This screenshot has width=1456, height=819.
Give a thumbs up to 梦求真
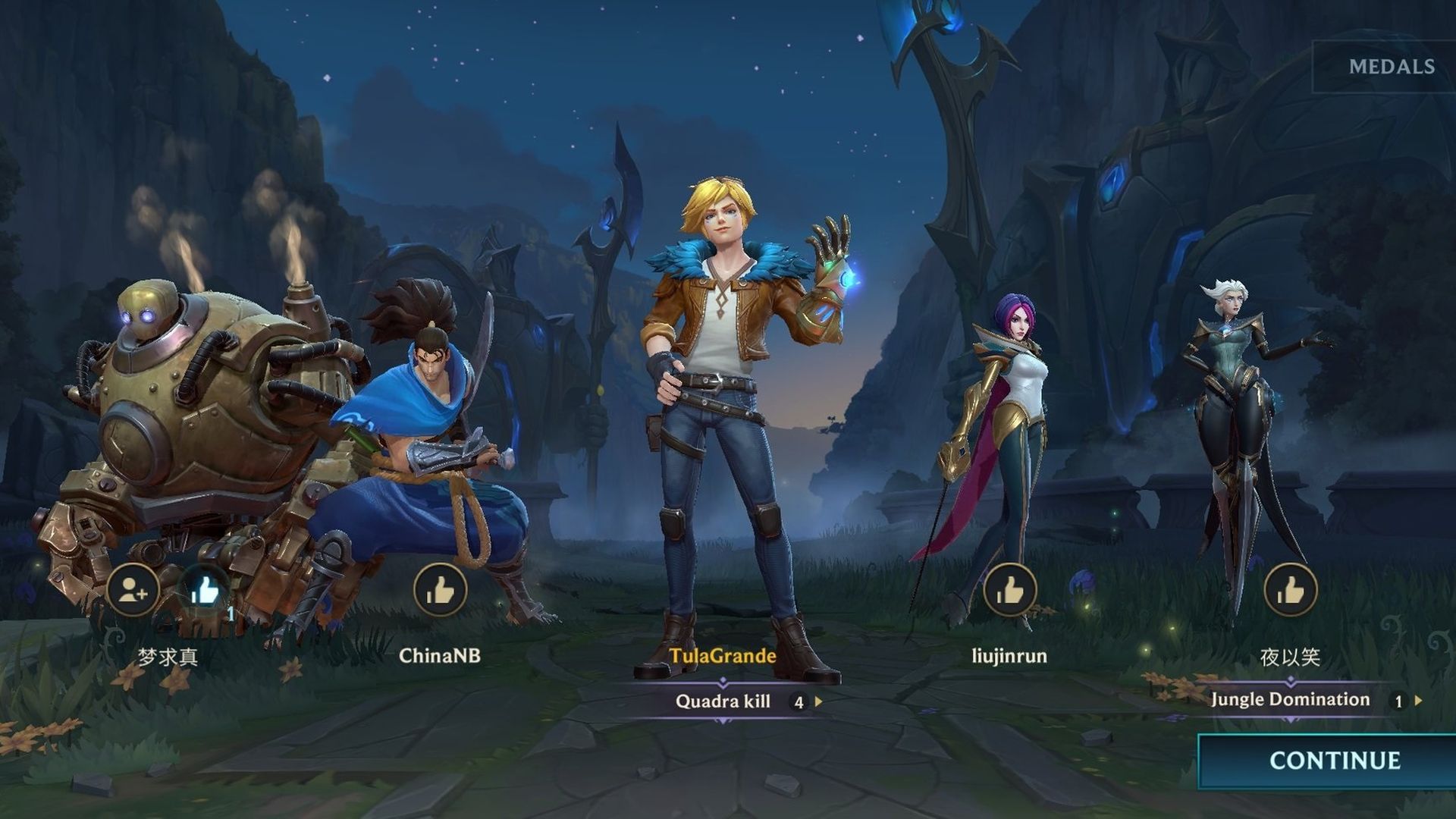pos(205,590)
